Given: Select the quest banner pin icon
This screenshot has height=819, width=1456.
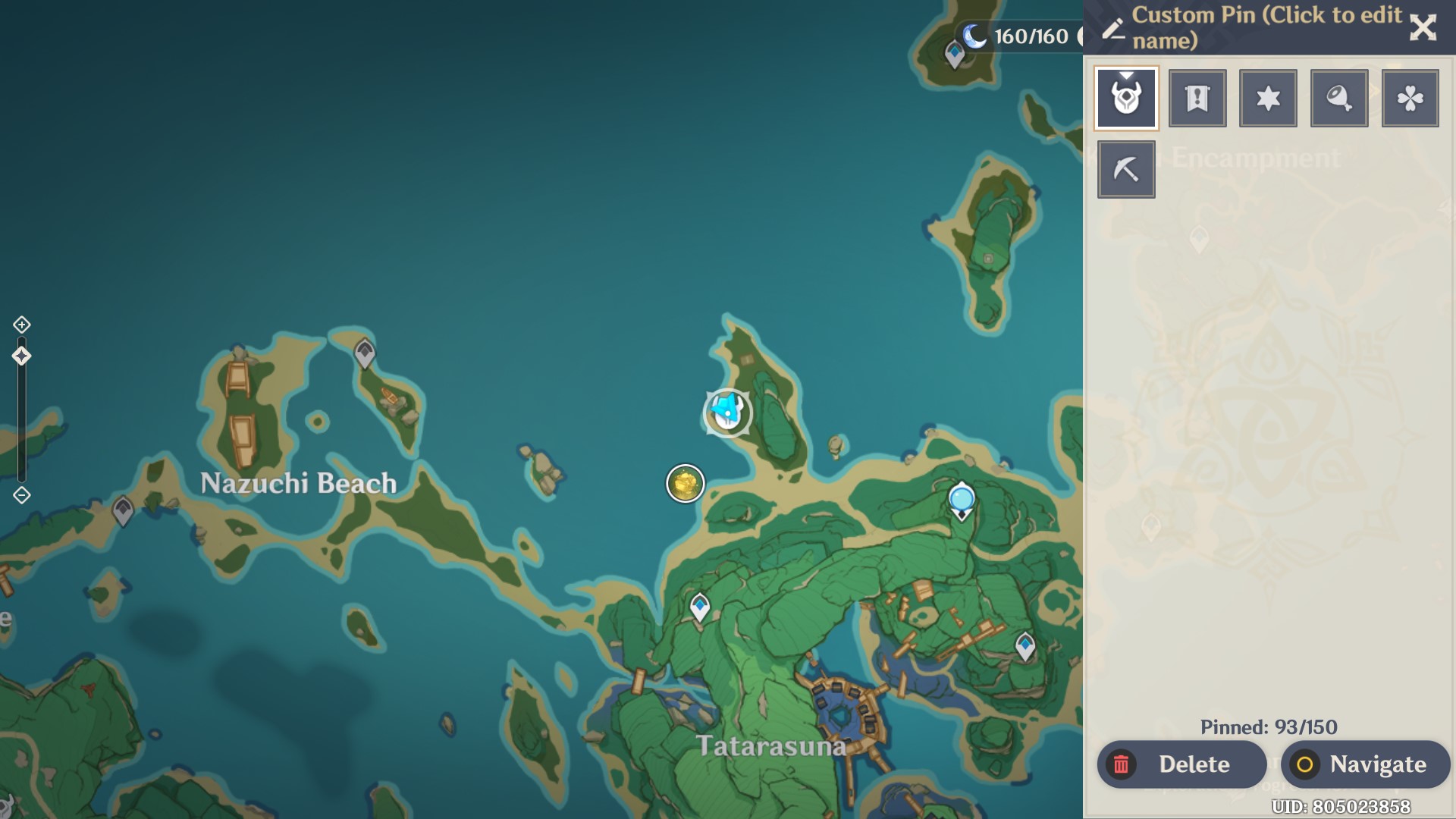Looking at the screenshot, I should pyautogui.click(x=1197, y=97).
